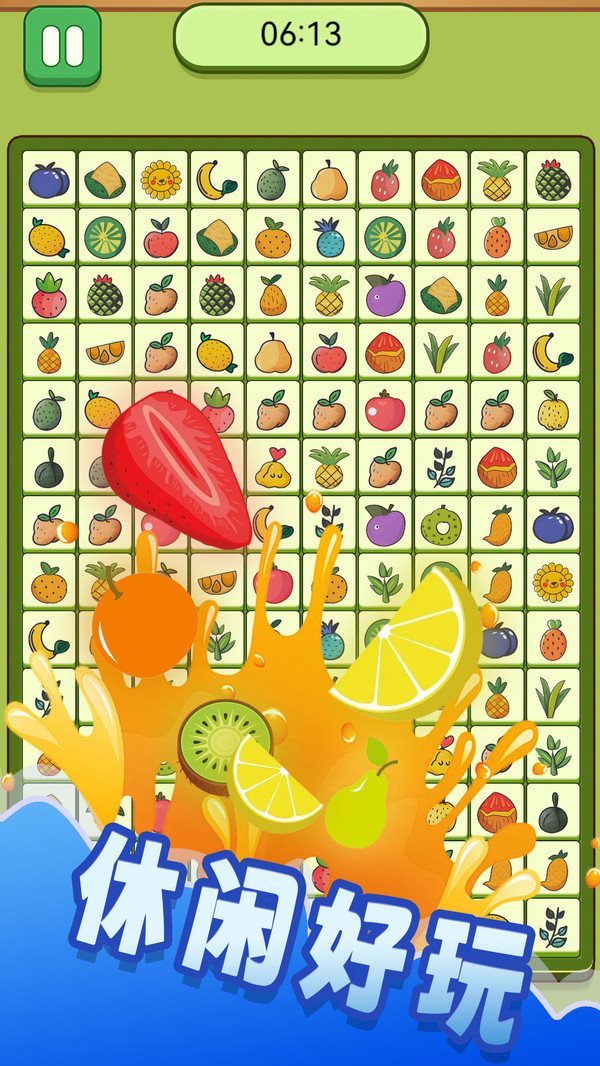The image size is (600, 1066).
Task: Pick the red pomegranate tile
Action: (x=385, y=410)
